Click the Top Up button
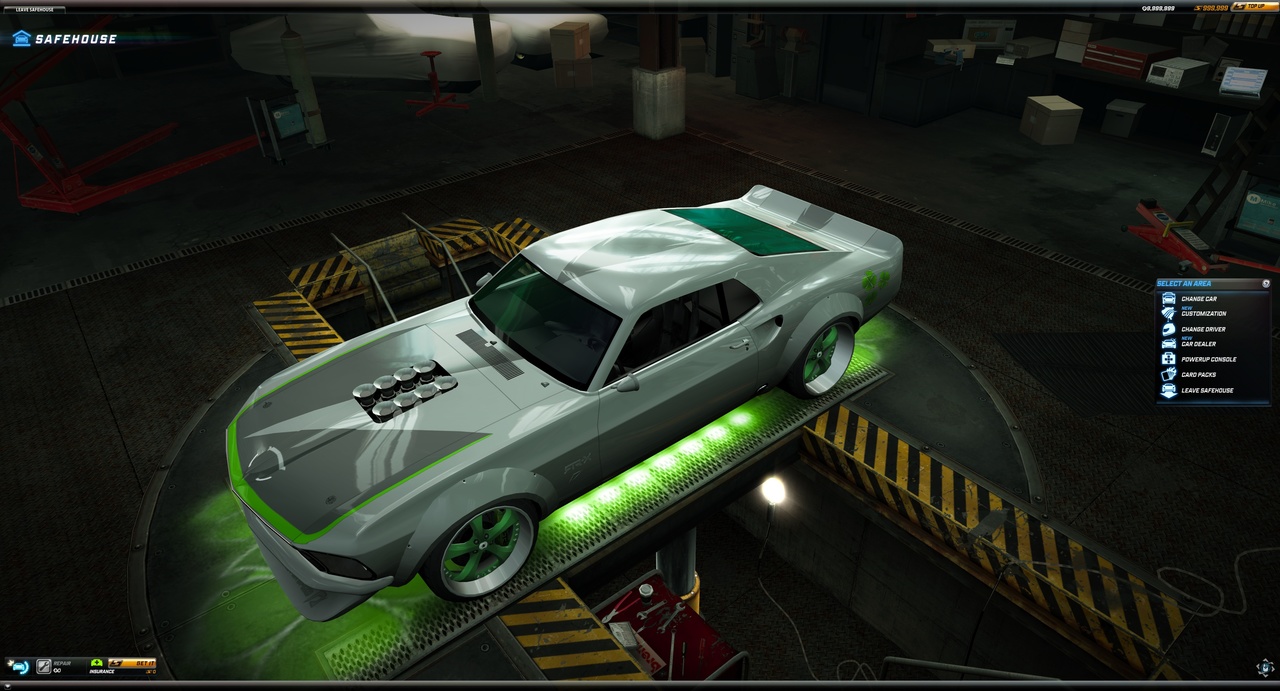The height and width of the screenshot is (691, 1280). point(1254,6)
